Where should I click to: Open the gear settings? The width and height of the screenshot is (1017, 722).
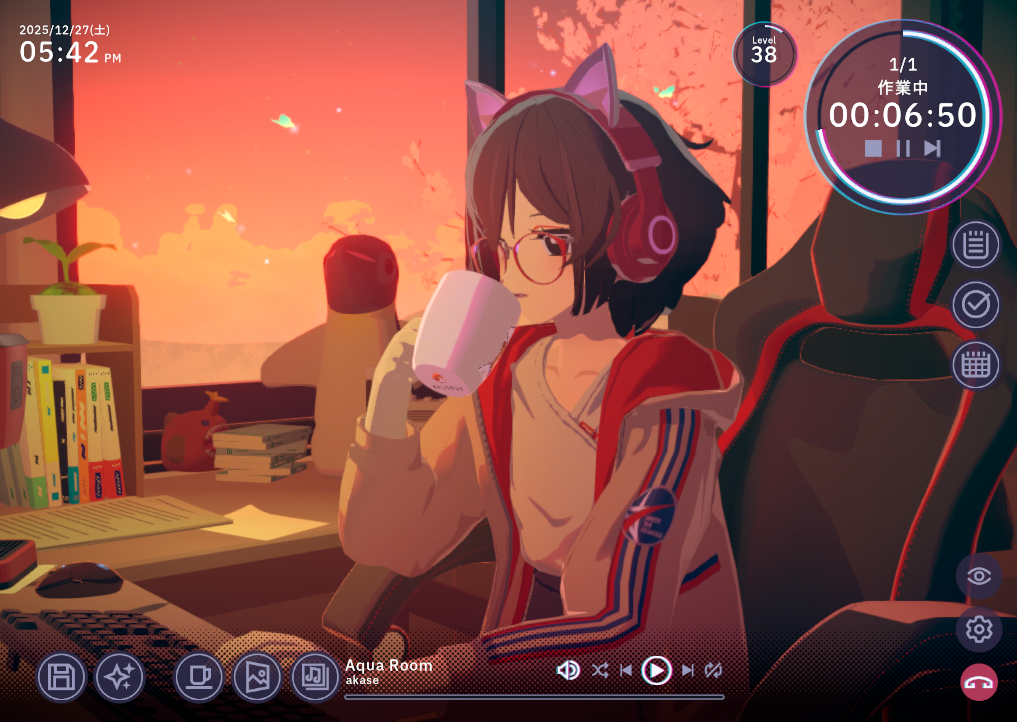tap(979, 630)
